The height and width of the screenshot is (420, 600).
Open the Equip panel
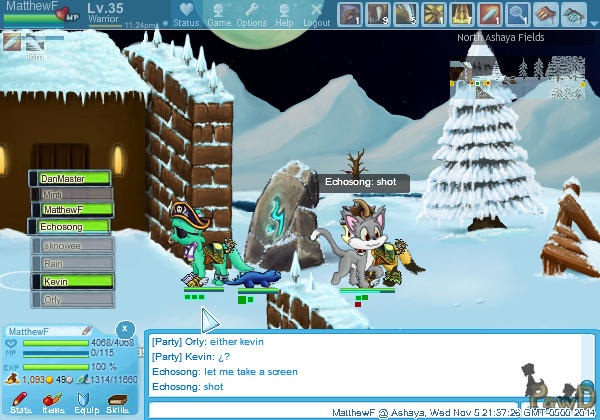(86, 402)
